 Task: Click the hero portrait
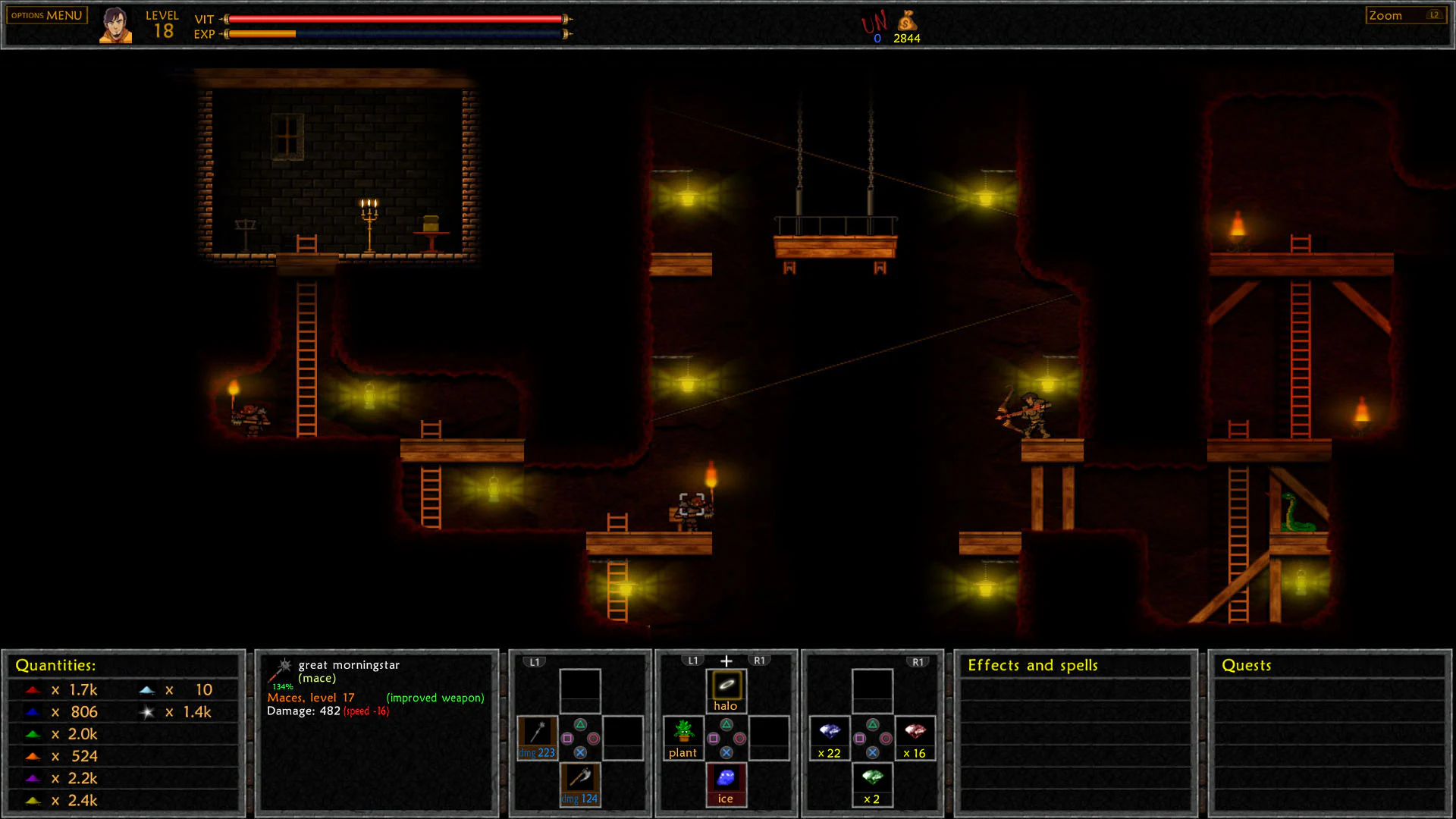[x=115, y=25]
